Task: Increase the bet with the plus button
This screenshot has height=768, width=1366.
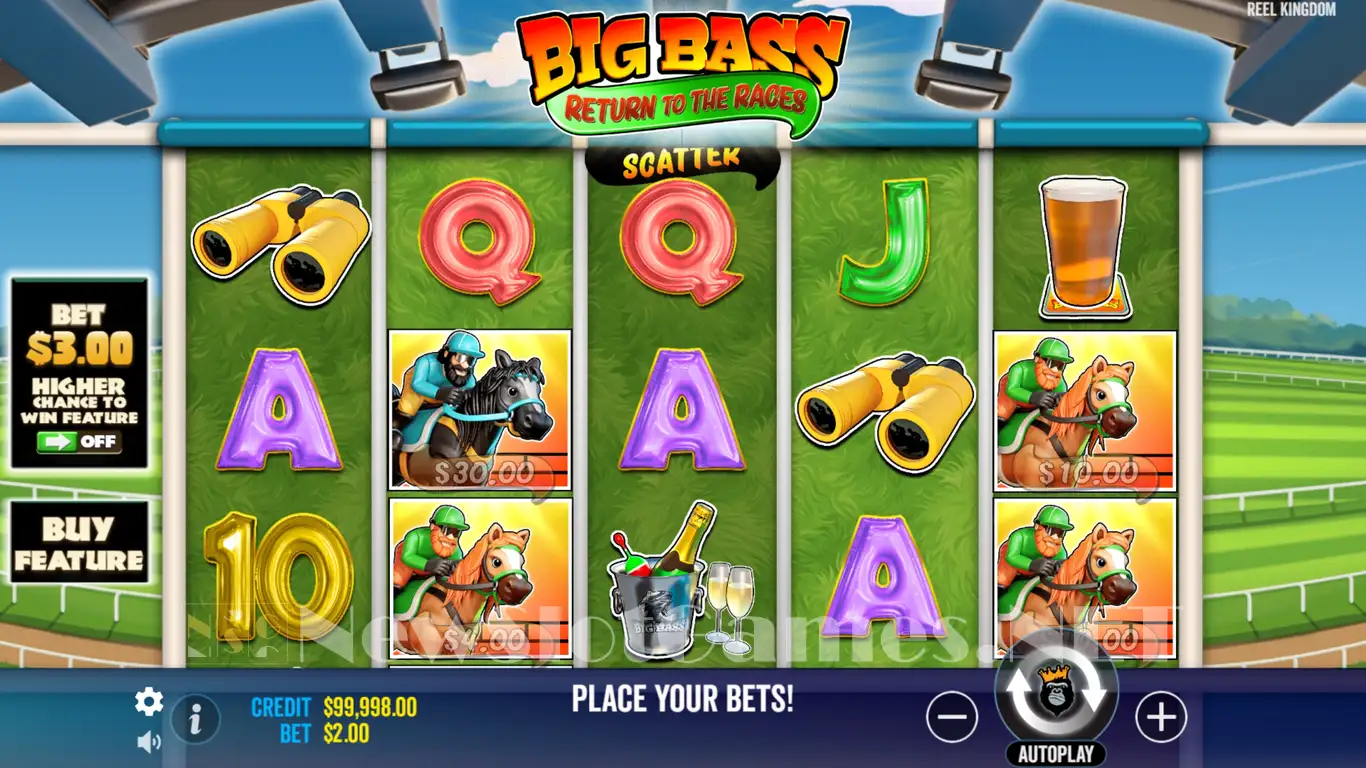Action: (1160, 717)
